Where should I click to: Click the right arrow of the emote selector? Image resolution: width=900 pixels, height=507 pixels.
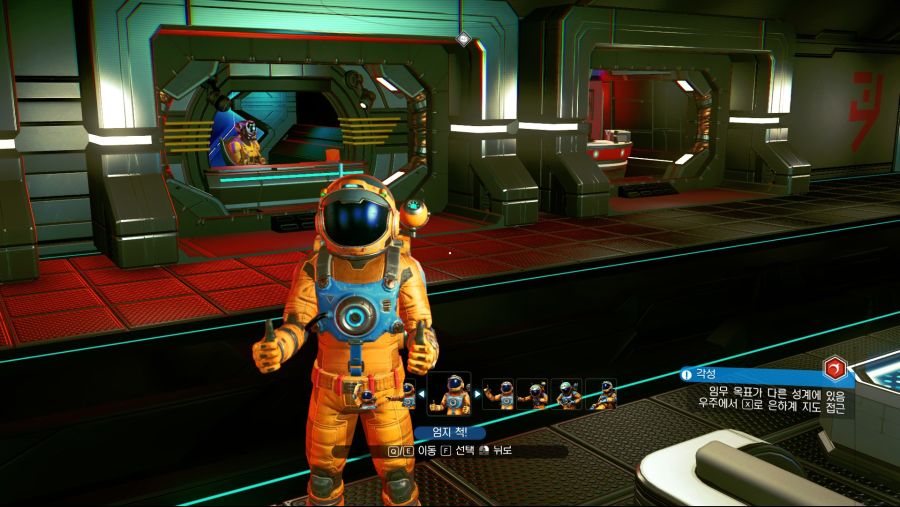coord(478,394)
